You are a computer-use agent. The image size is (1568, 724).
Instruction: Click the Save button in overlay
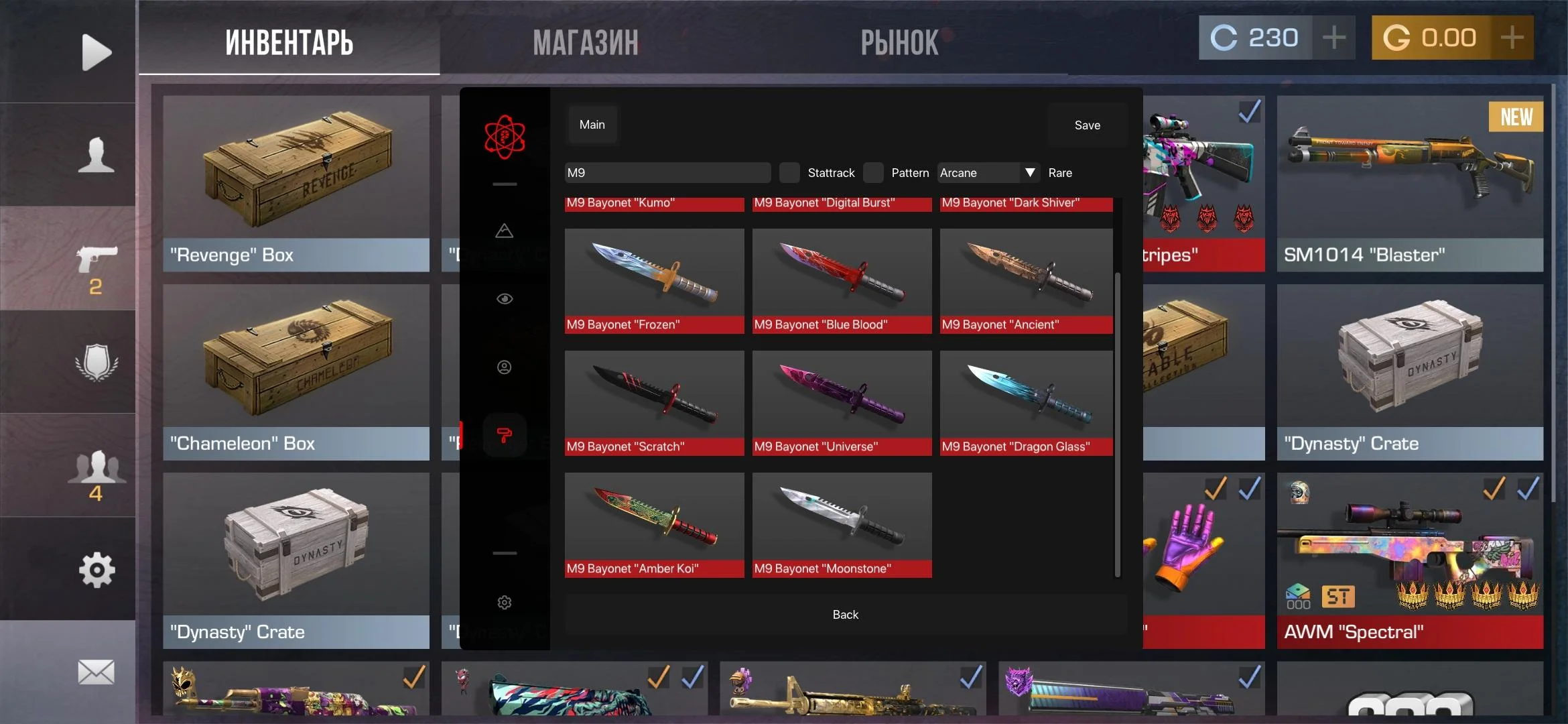1087,125
